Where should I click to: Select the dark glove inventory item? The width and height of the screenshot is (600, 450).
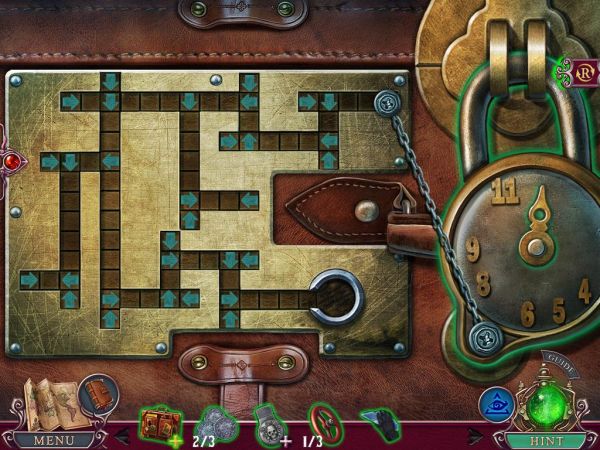(379, 422)
